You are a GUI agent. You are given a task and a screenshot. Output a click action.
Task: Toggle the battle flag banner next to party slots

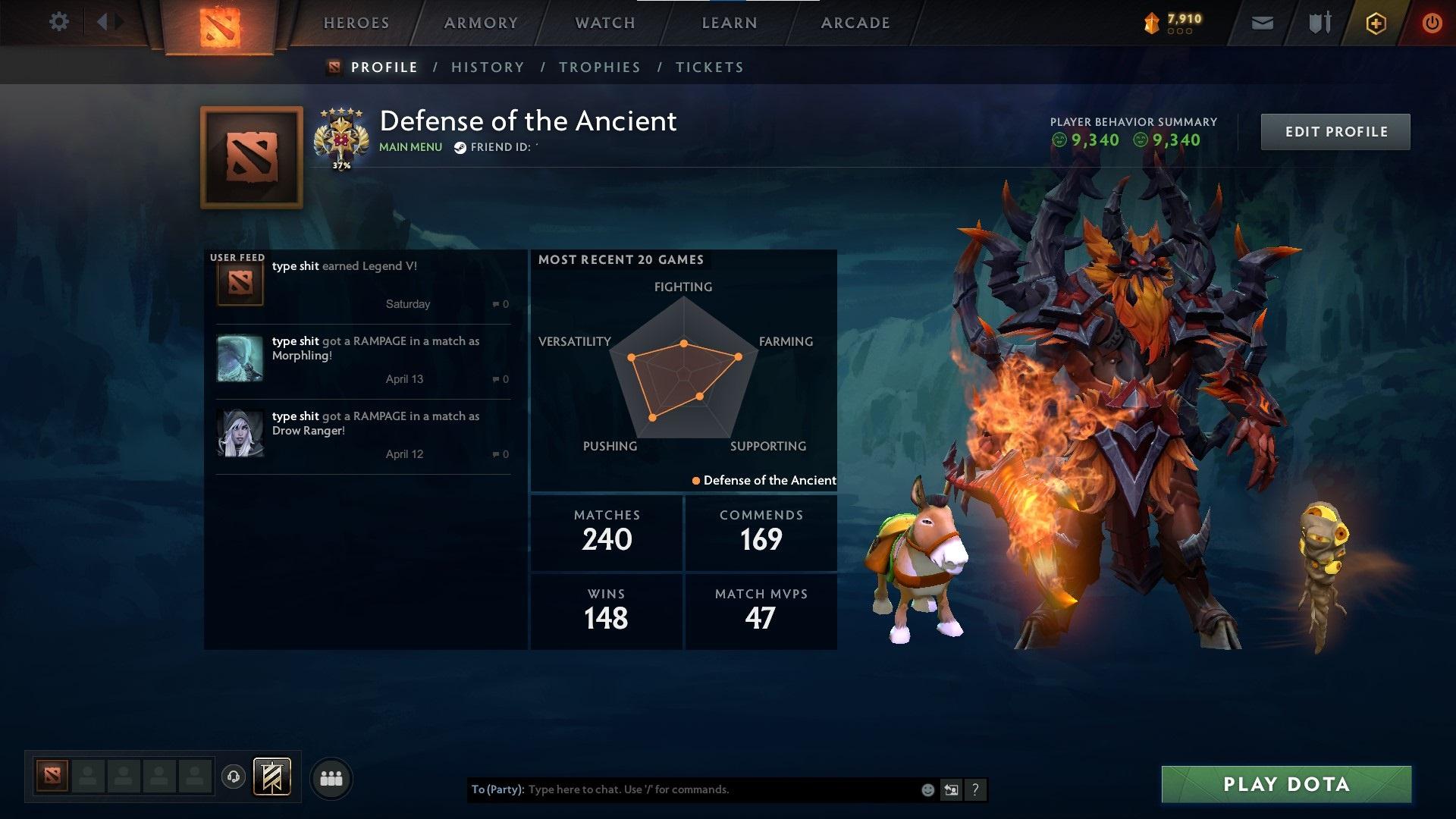(x=273, y=777)
